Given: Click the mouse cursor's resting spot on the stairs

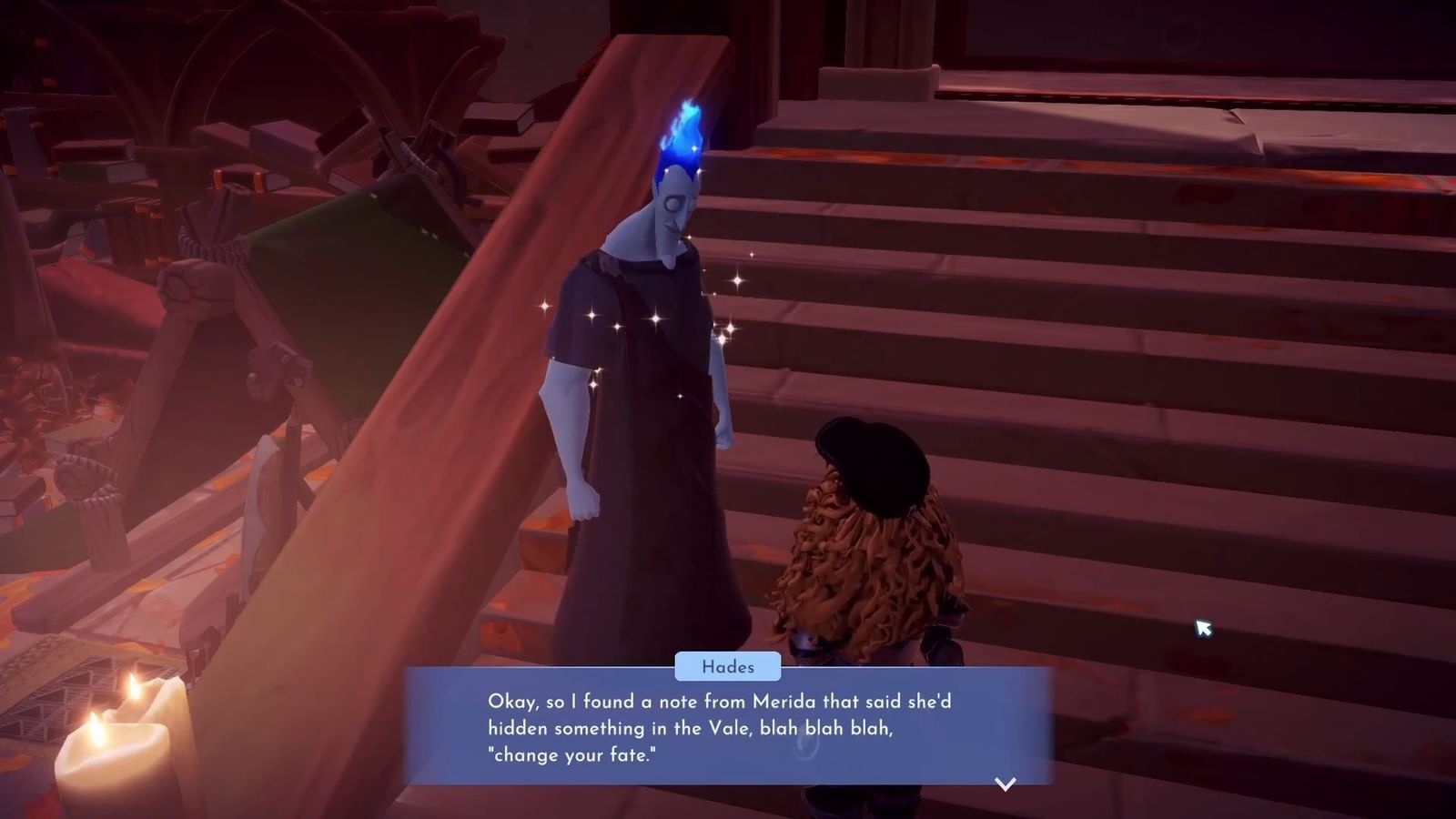Looking at the screenshot, I should (1203, 630).
